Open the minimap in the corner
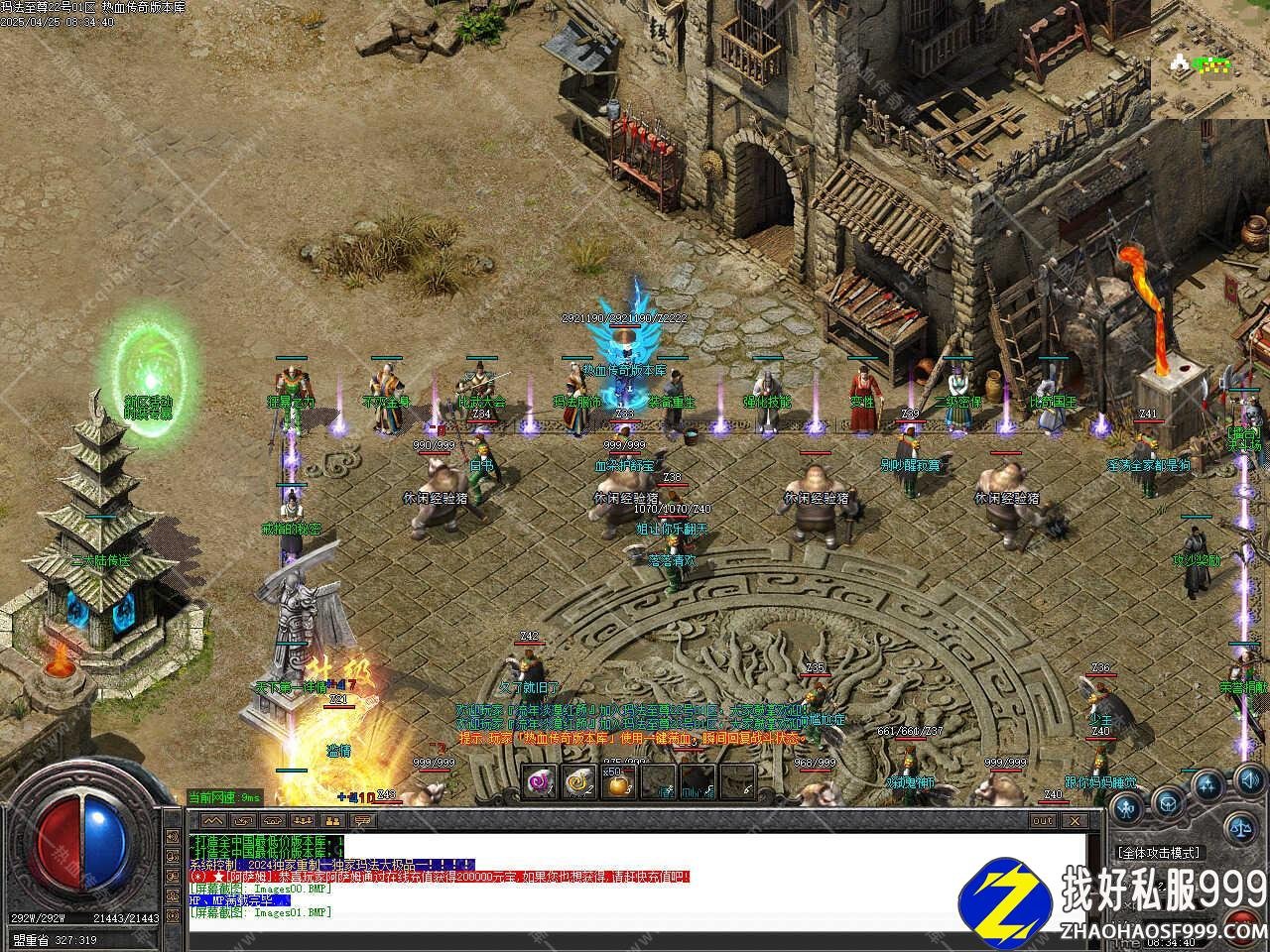 (x=1209, y=59)
